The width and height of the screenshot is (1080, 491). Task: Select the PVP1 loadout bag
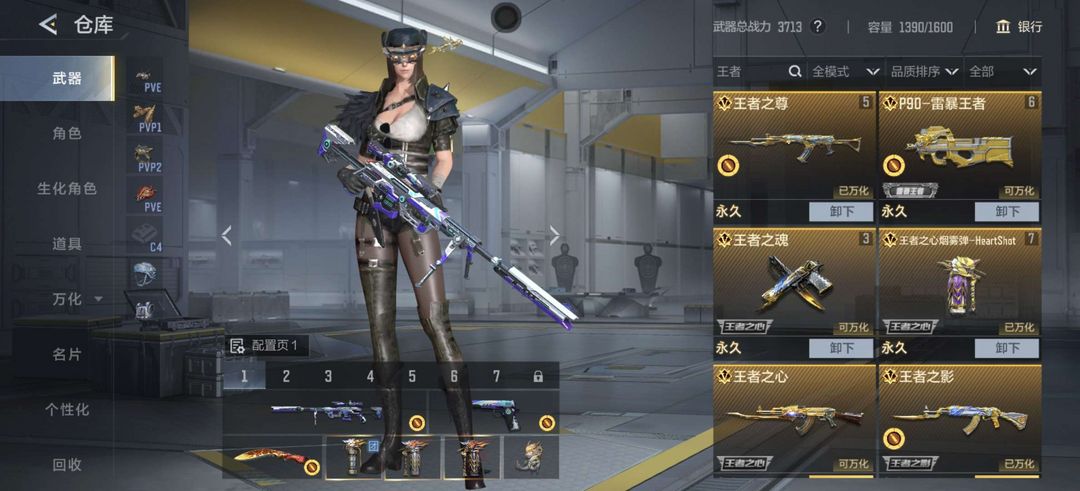tap(148, 119)
